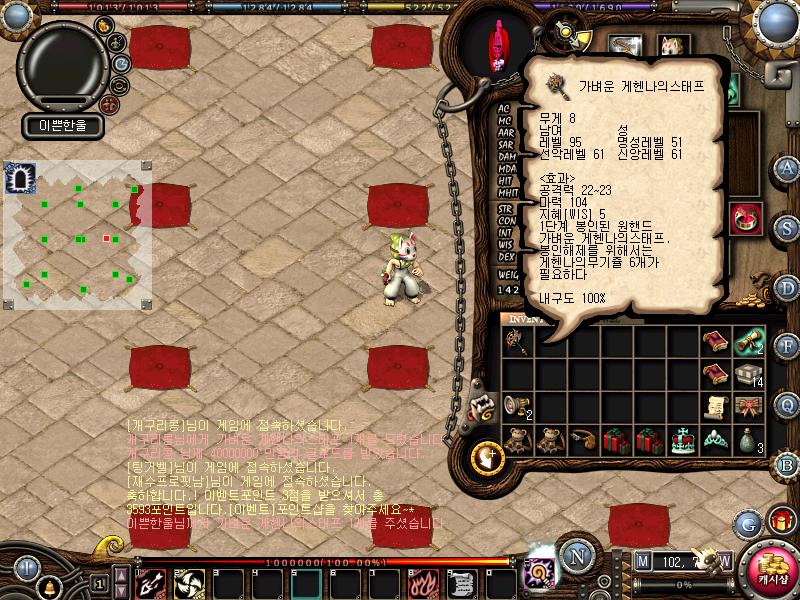
Task: Pick the silver tiara item
Action: click(715, 437)
